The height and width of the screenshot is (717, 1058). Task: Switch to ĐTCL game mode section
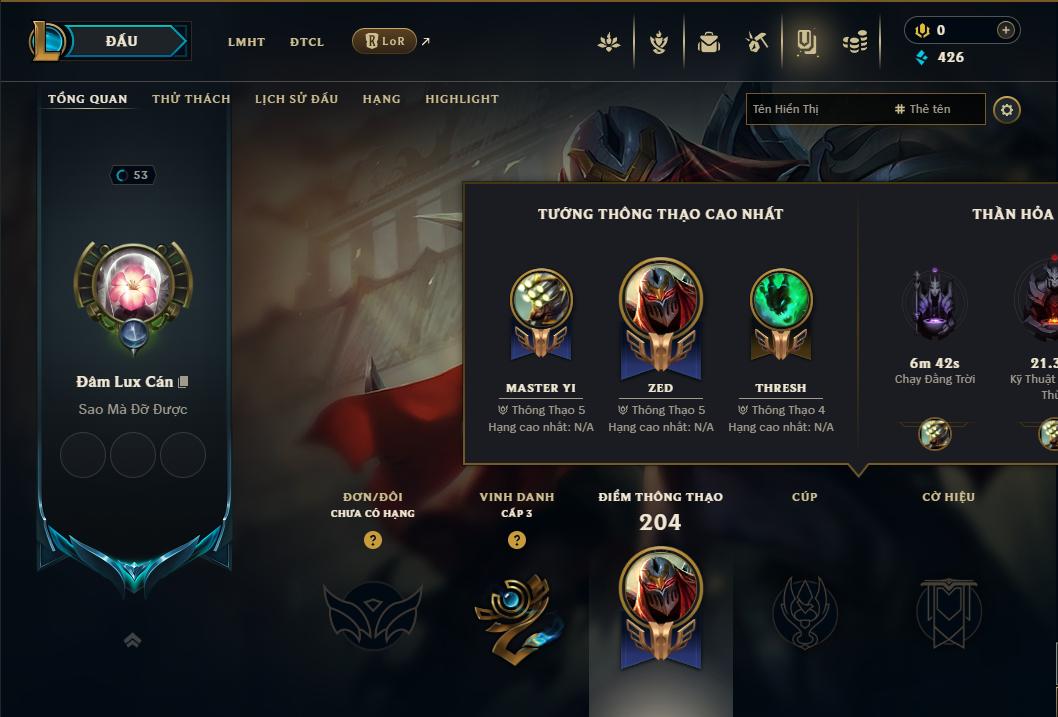[x=307, y=42]
